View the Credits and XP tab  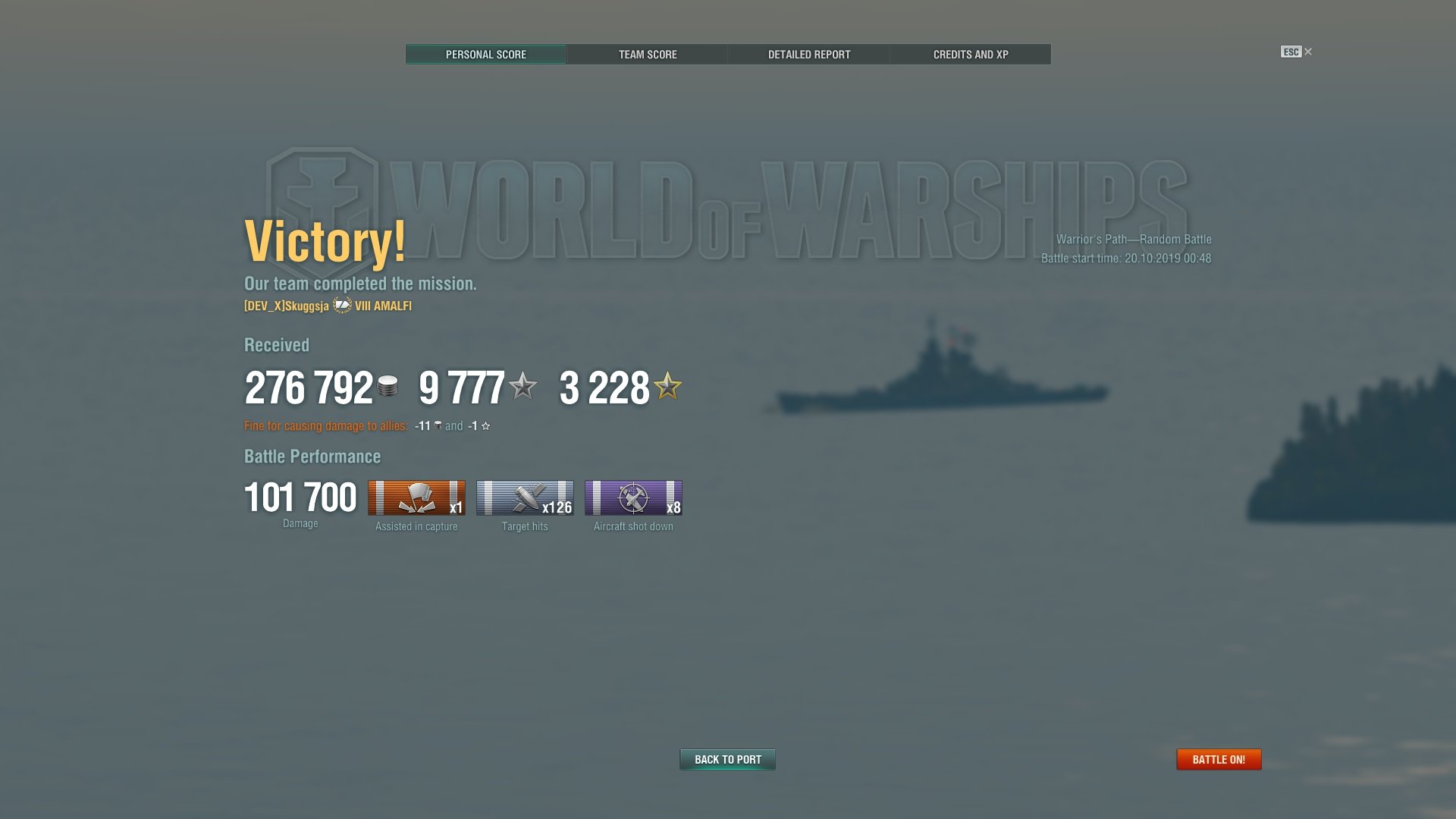click(x=970, y=55)
